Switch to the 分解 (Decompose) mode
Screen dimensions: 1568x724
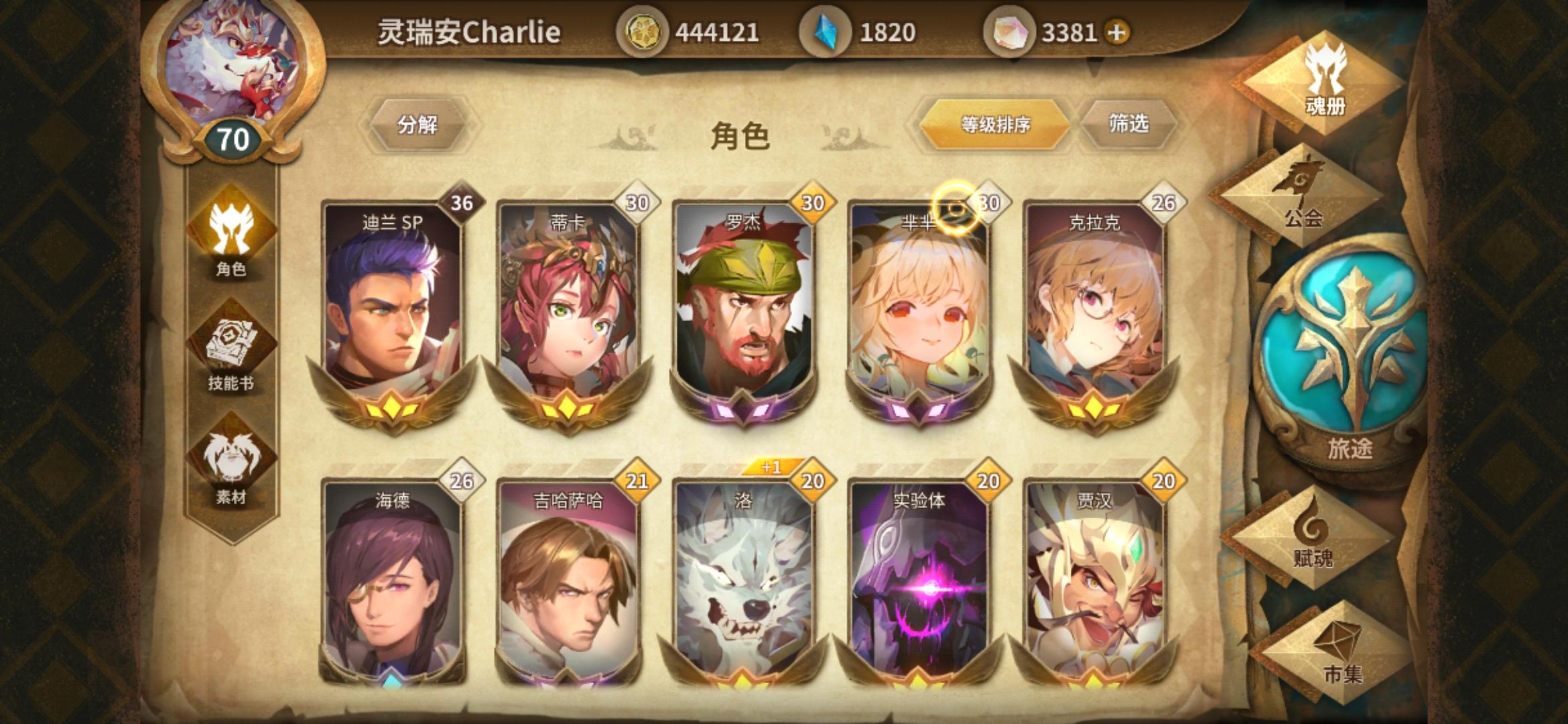[x=419, y=125]
